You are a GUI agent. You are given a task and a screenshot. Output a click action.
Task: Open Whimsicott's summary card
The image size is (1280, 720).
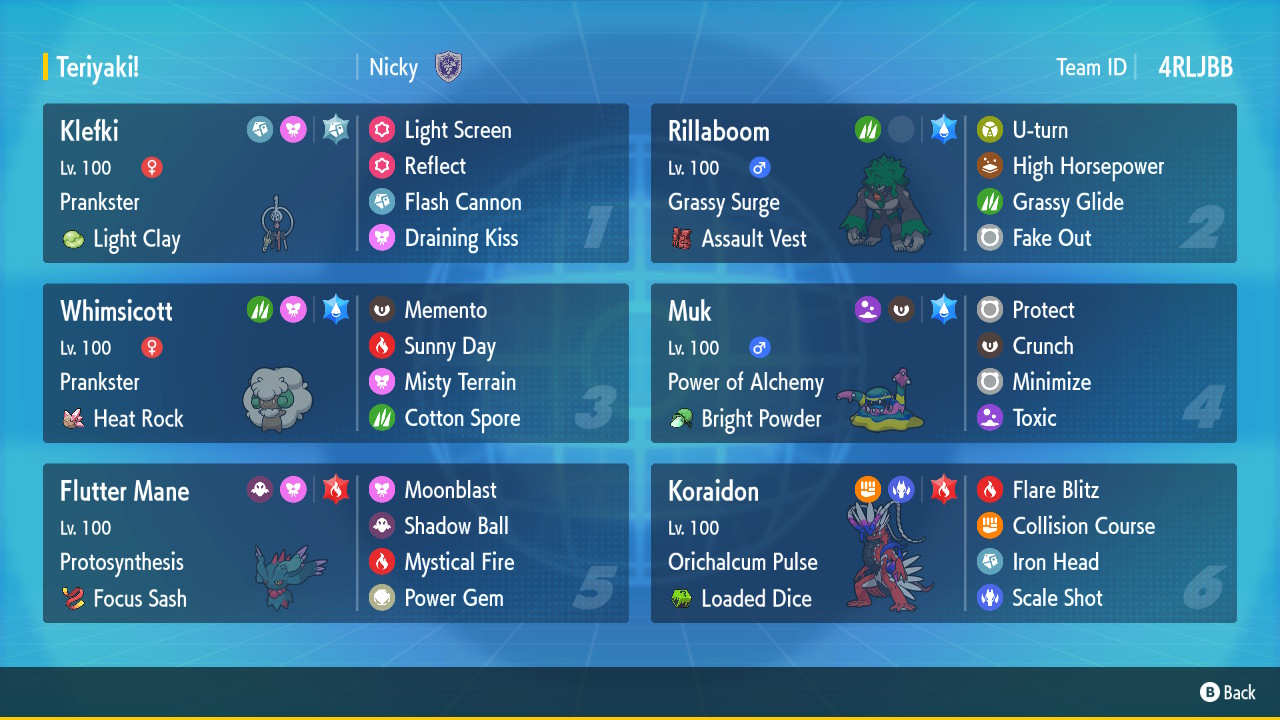pyautogui.click(x=200, y=364)
